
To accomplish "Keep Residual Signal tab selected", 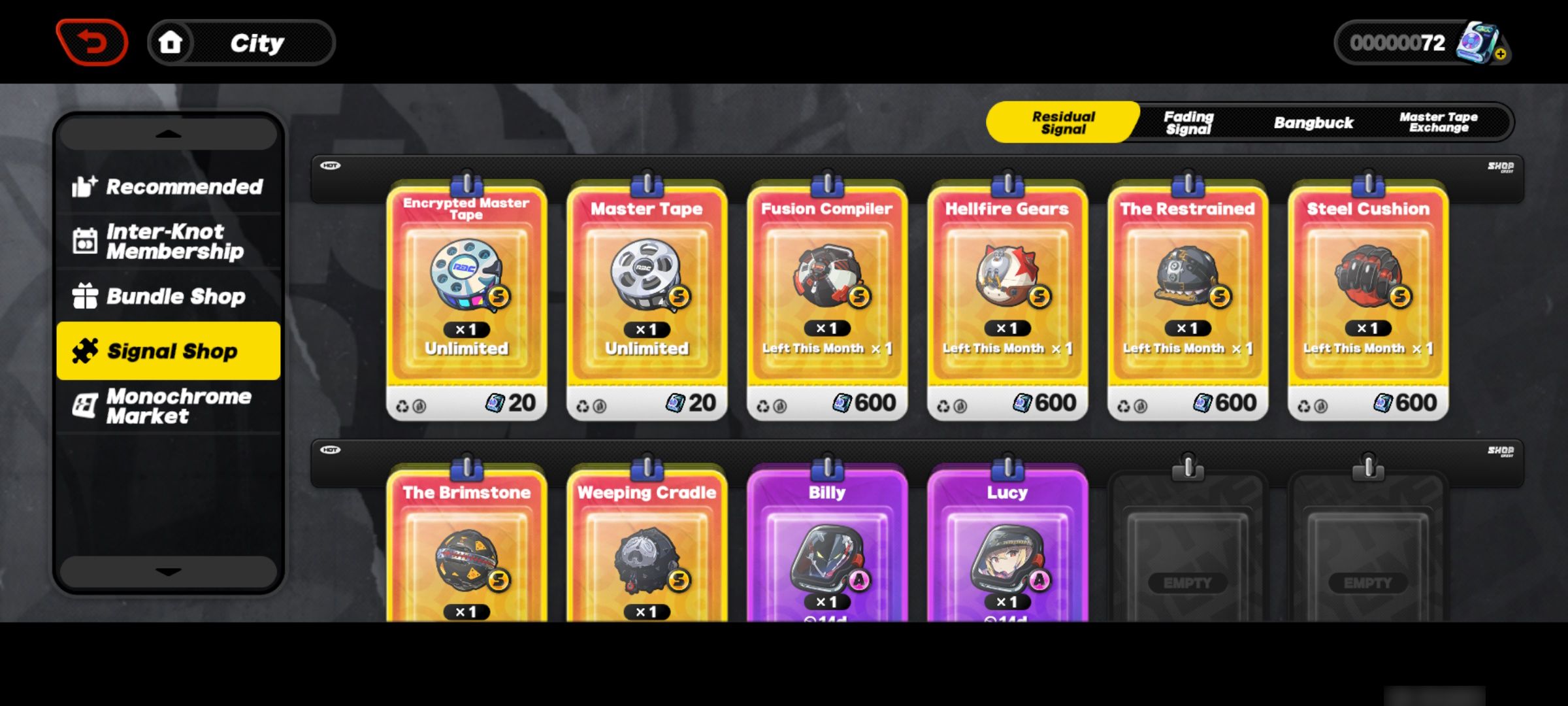I will tap(1062, 122).
